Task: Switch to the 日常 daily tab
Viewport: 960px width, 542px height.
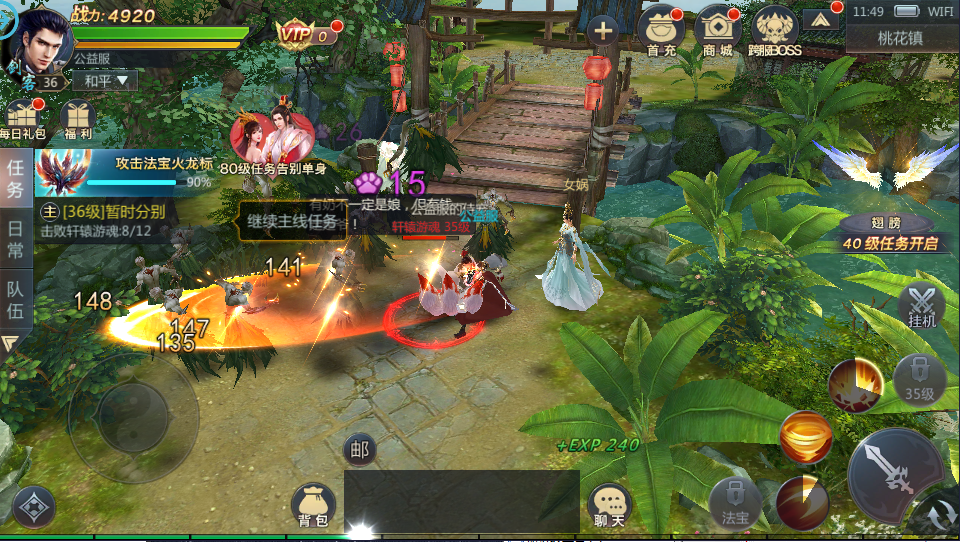Action: [x=15, y=240]
